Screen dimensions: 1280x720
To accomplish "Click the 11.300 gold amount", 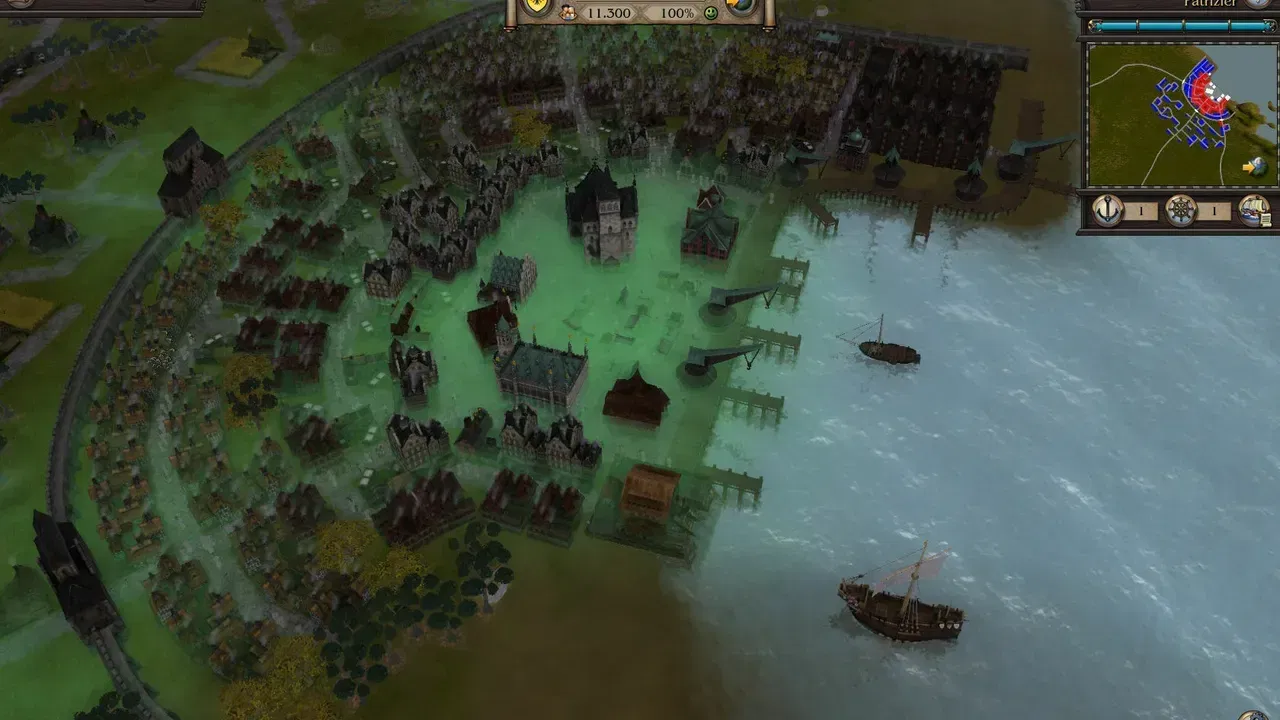I will click(x=609, y=14).
